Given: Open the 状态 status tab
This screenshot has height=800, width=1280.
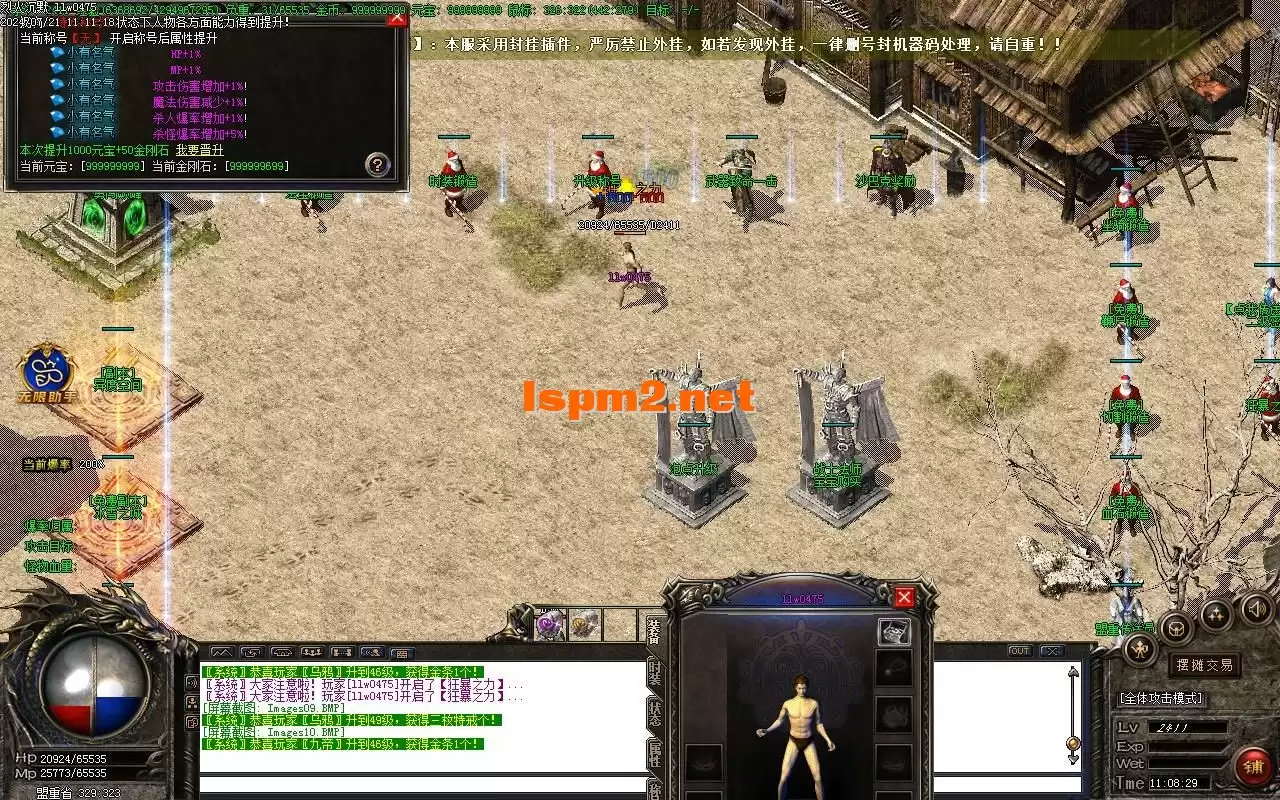Looking at the screenshot, I should 654,714.
